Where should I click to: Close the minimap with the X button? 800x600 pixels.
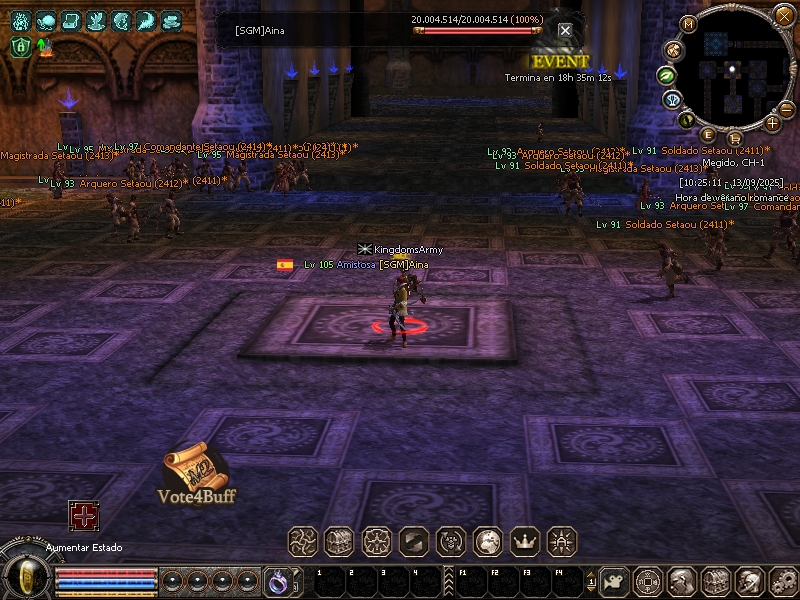[783, 15]
